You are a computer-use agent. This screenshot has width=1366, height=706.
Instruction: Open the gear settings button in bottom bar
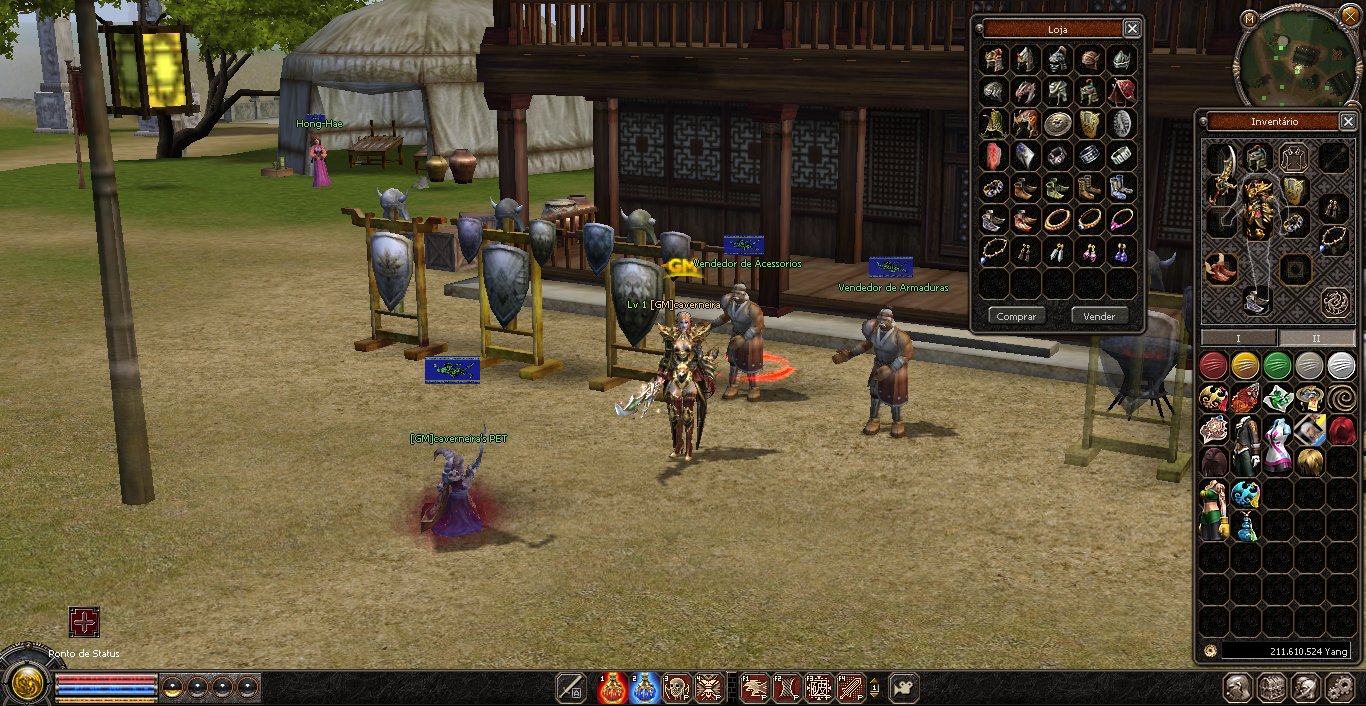1339,687
